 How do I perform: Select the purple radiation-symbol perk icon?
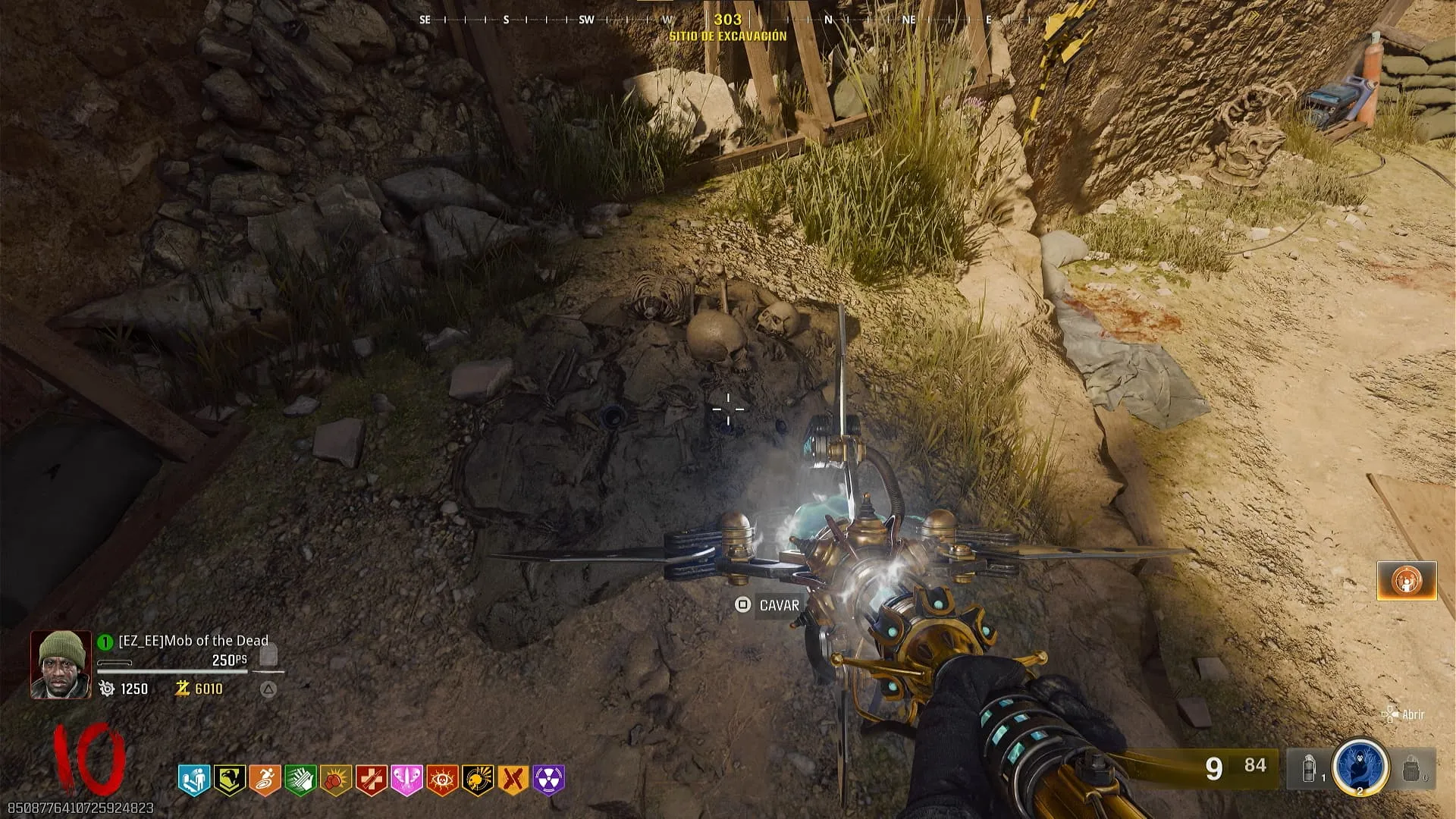click(x=549, y=780)
